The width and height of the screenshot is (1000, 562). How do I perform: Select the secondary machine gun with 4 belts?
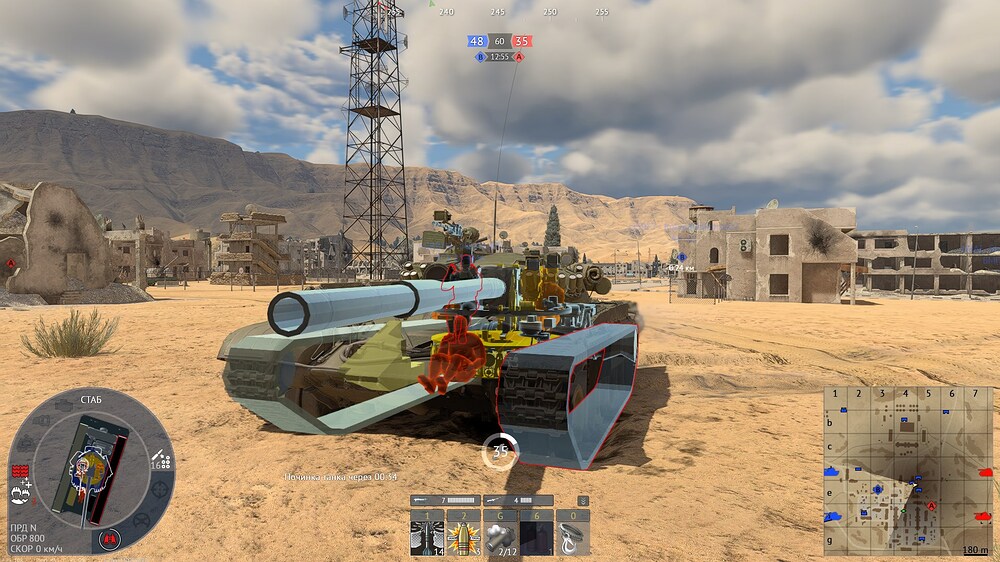click(517, 500)
